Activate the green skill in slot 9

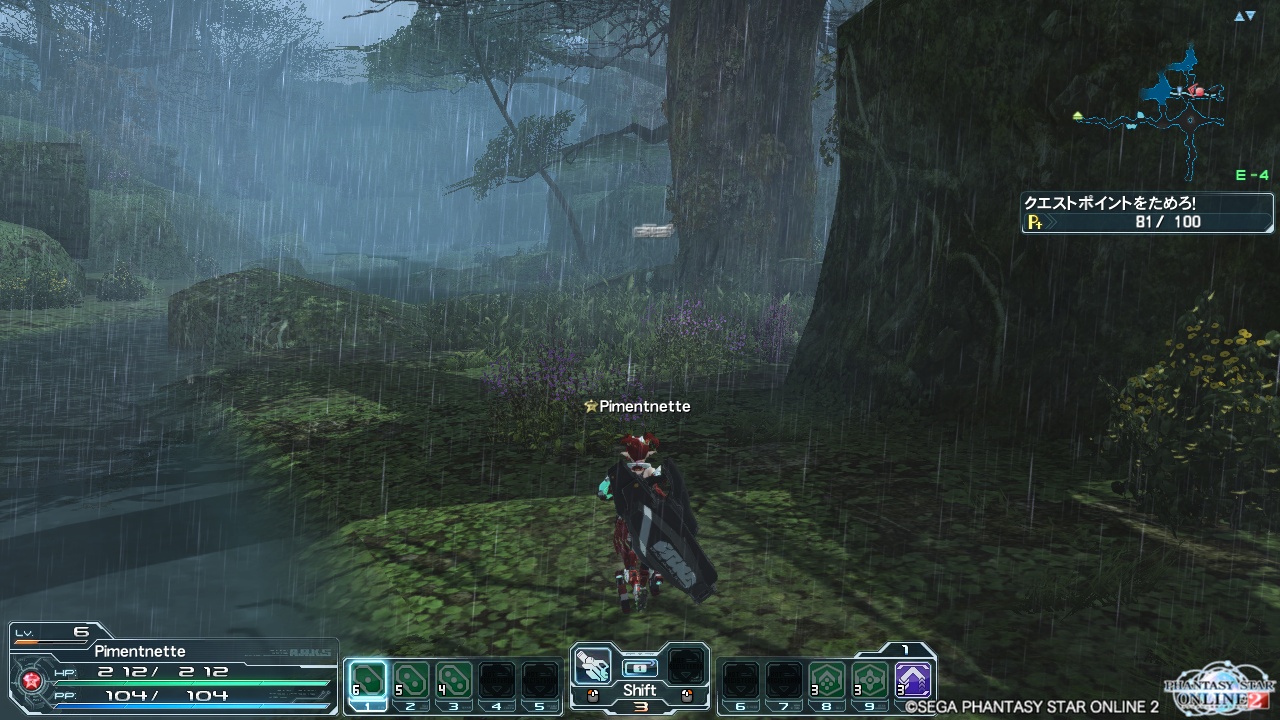point(870,680)
